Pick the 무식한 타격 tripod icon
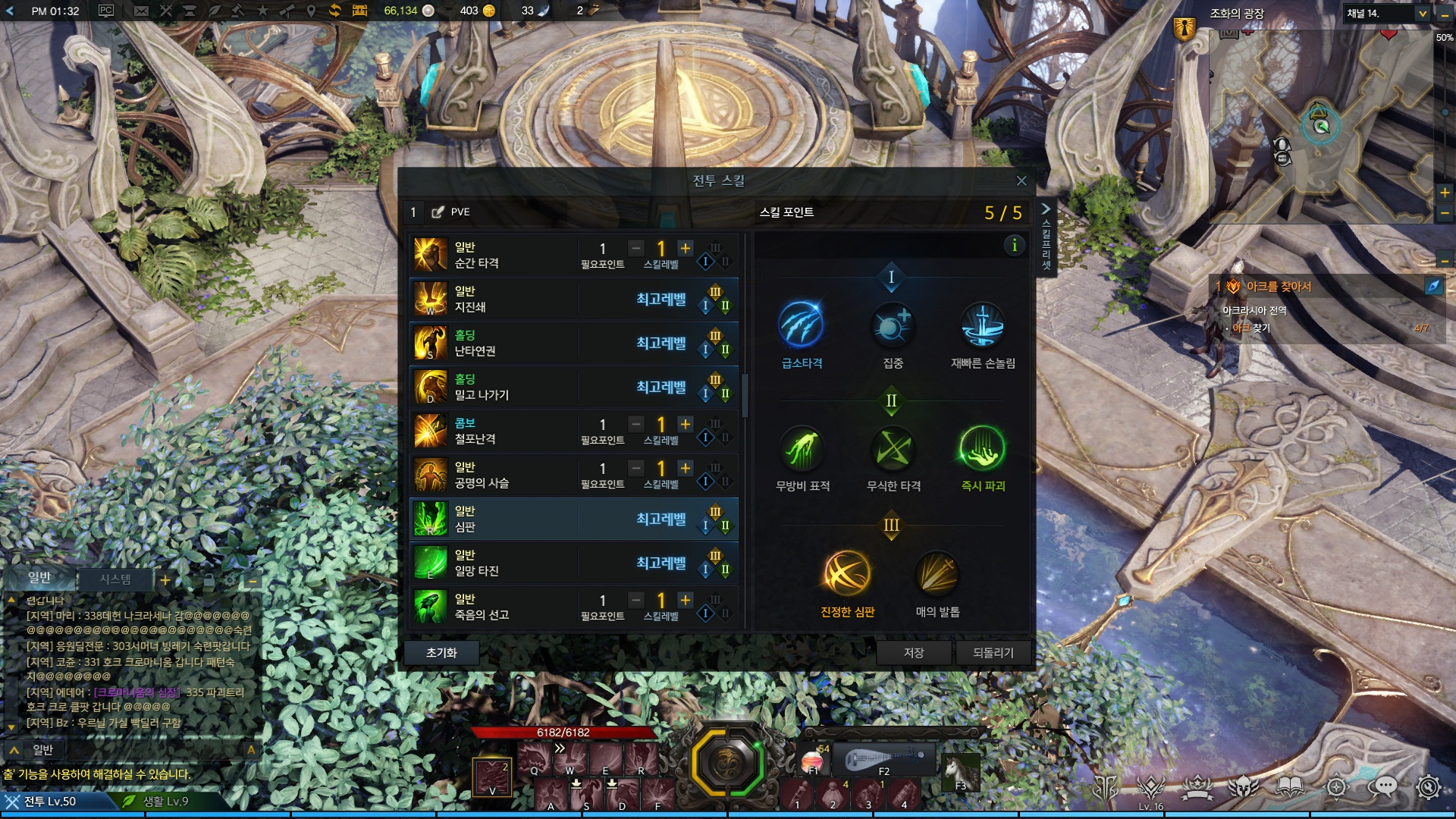1456x819 pixels. tap(893, 449)
